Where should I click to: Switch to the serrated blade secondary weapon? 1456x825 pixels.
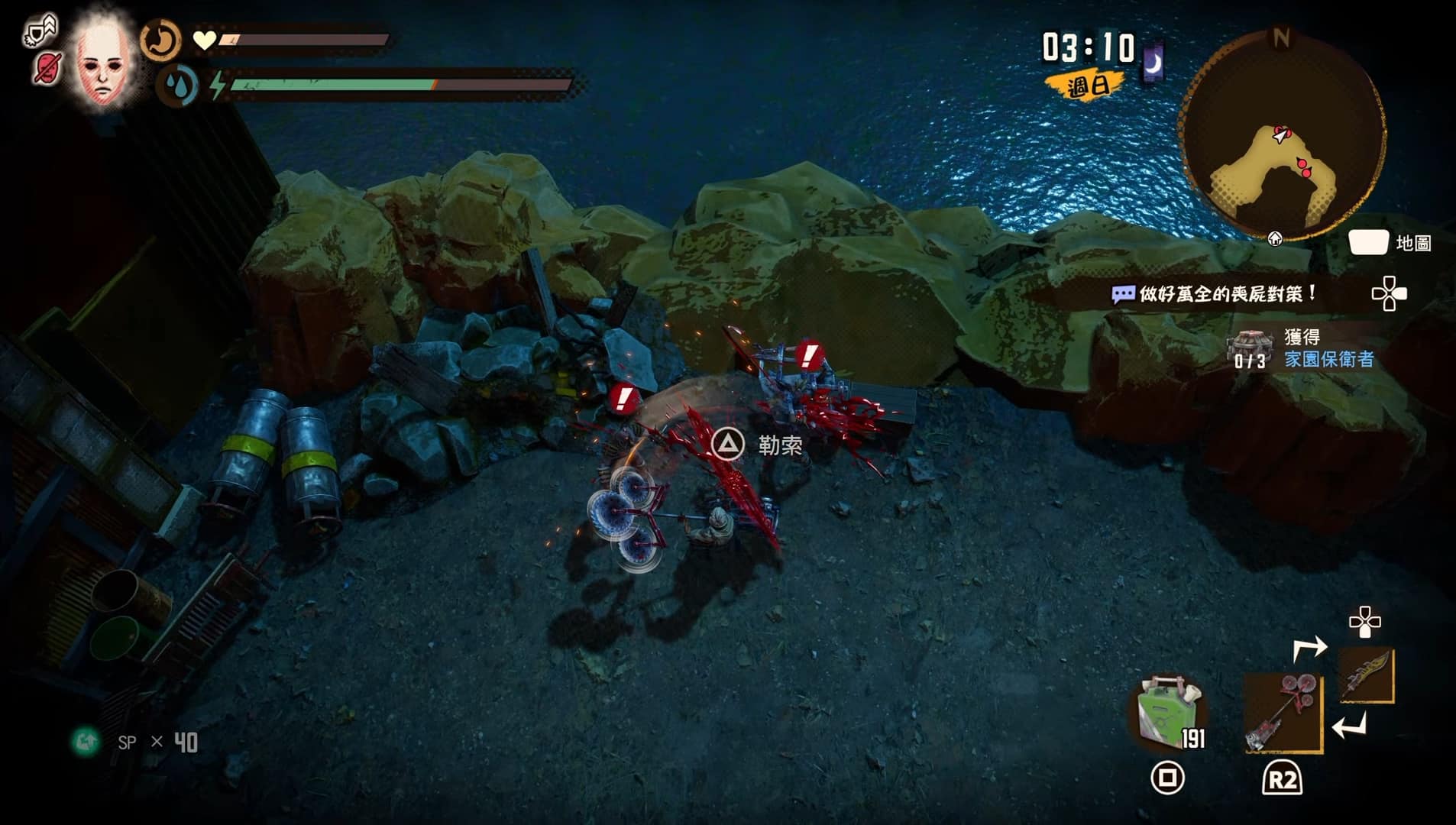(x=1367, y=675)
